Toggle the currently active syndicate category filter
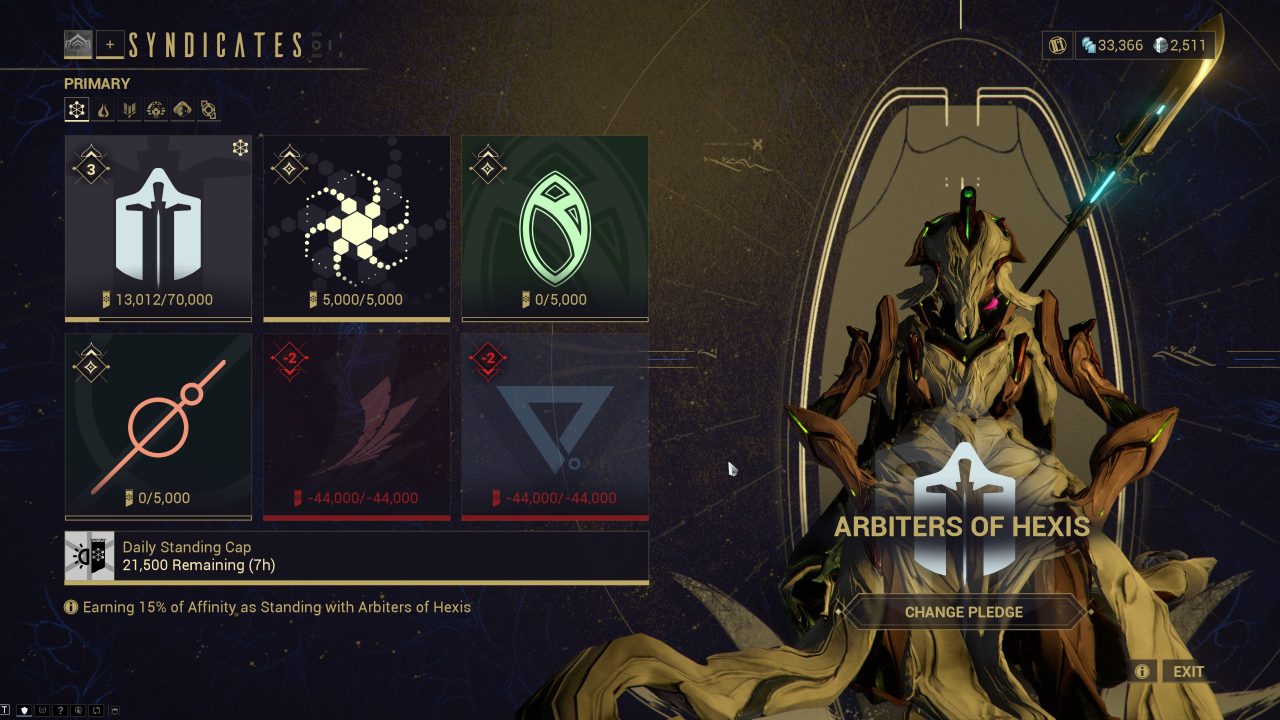Screen dimensions: 1280x720 point(77,110)
